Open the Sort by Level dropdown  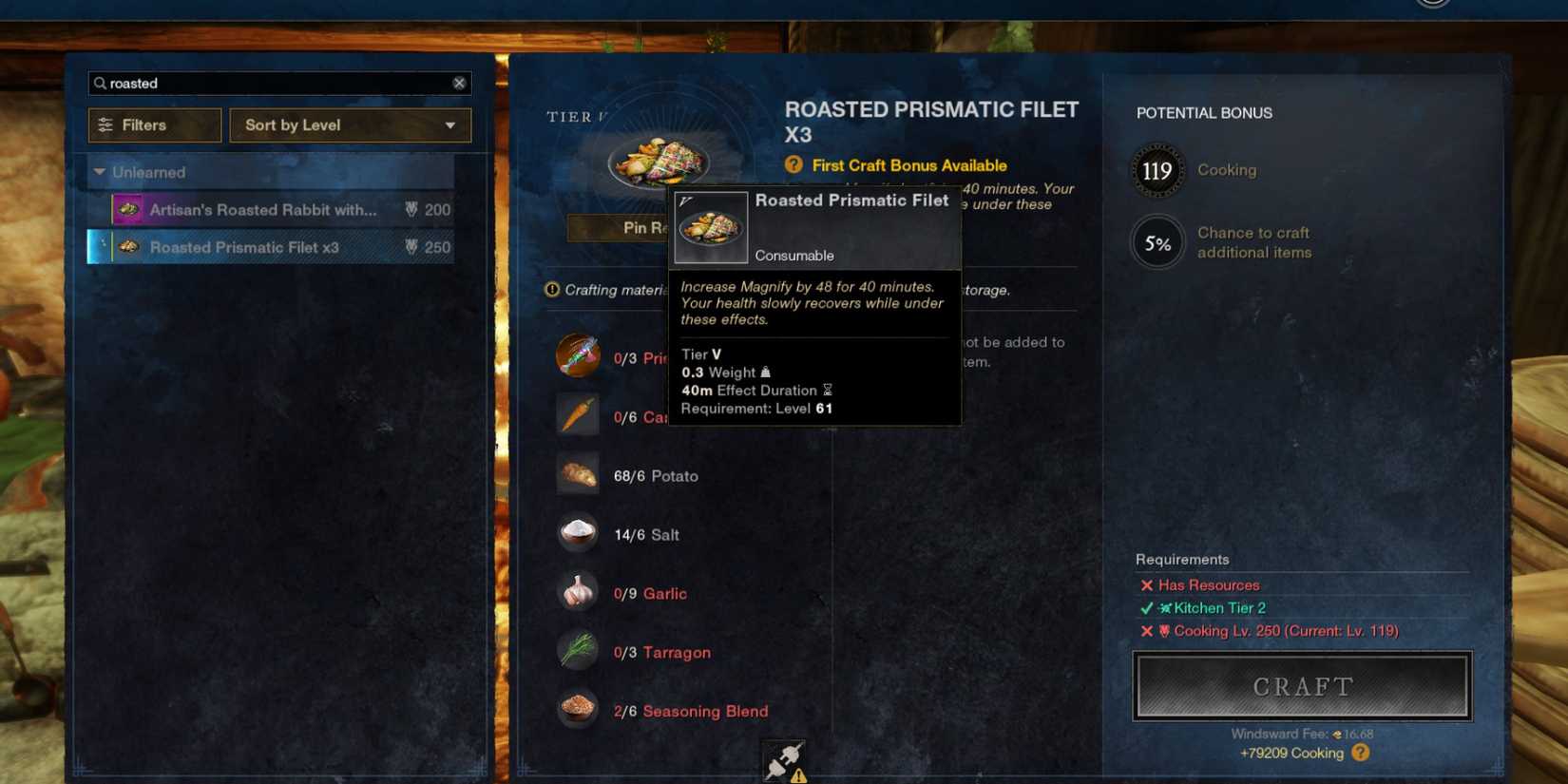click(x=350, y=124)
